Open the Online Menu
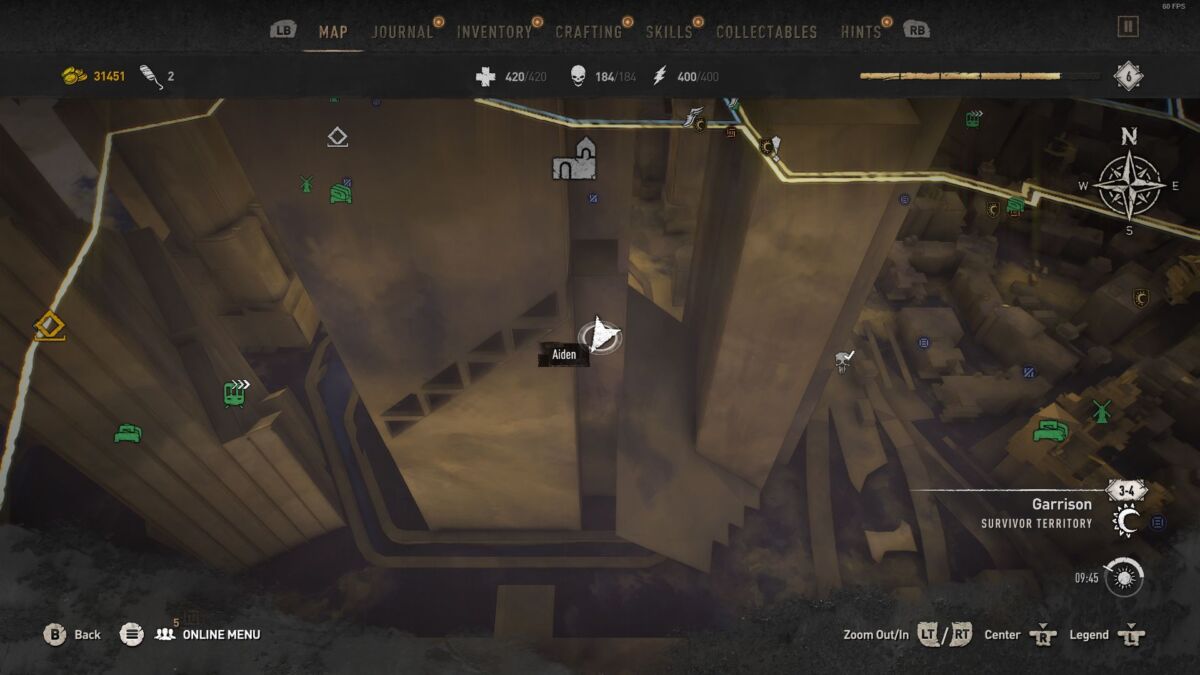The image size is (1200, 675). [220, 634]
